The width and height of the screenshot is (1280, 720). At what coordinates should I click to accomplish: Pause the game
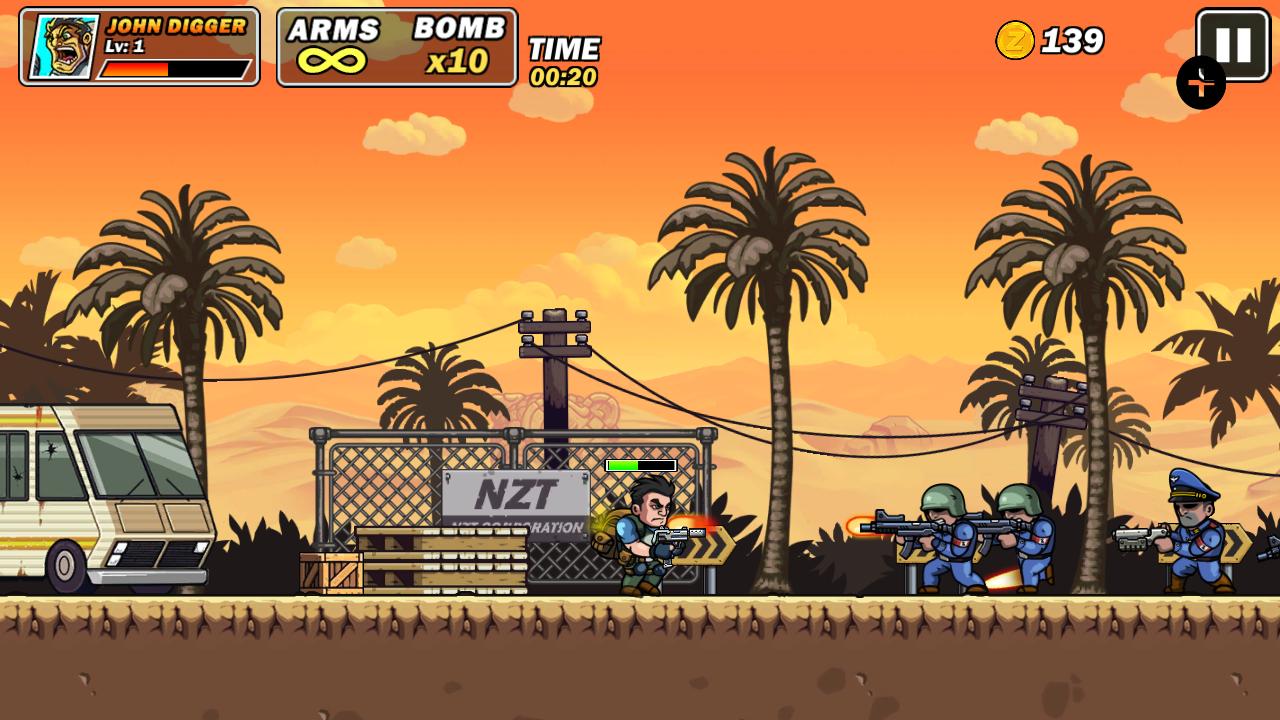(1235, 44)
